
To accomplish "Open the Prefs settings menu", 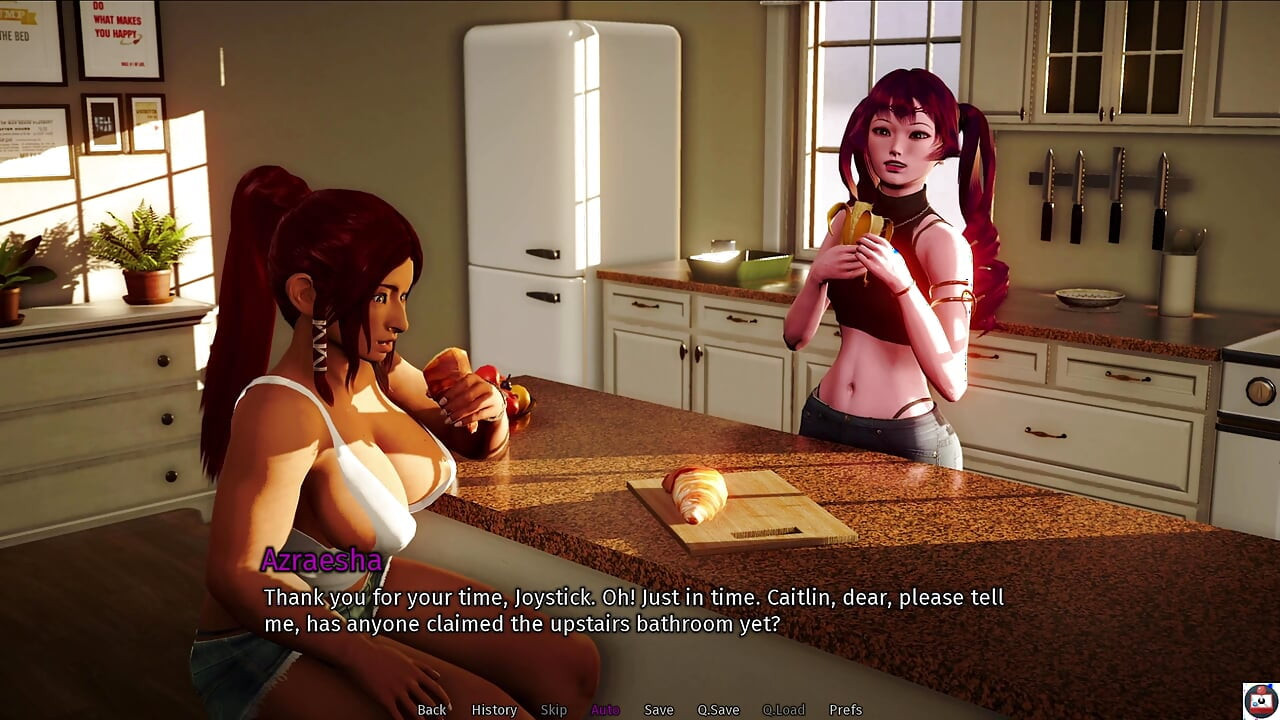I will [845, 710].
